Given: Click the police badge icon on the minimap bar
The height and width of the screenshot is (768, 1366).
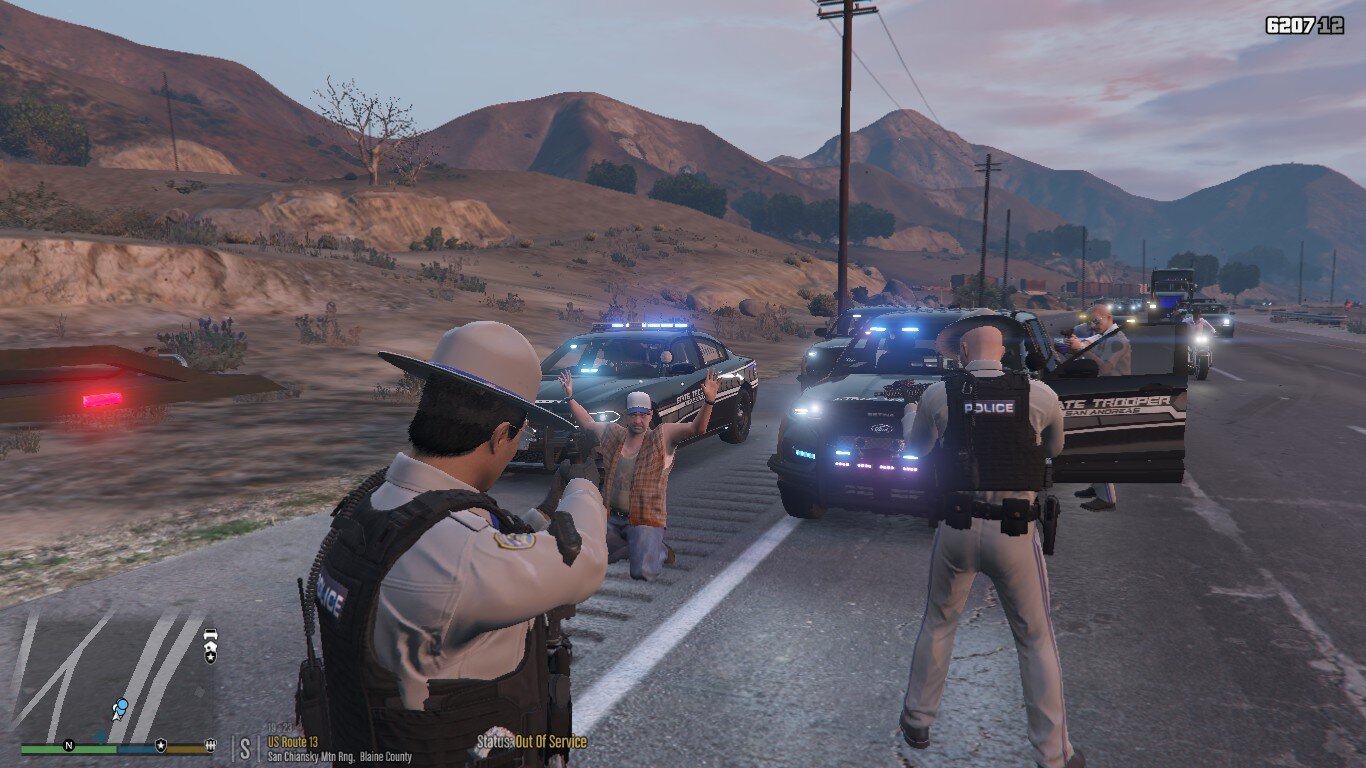Looking at the screenshot, I should pos(160,745).
